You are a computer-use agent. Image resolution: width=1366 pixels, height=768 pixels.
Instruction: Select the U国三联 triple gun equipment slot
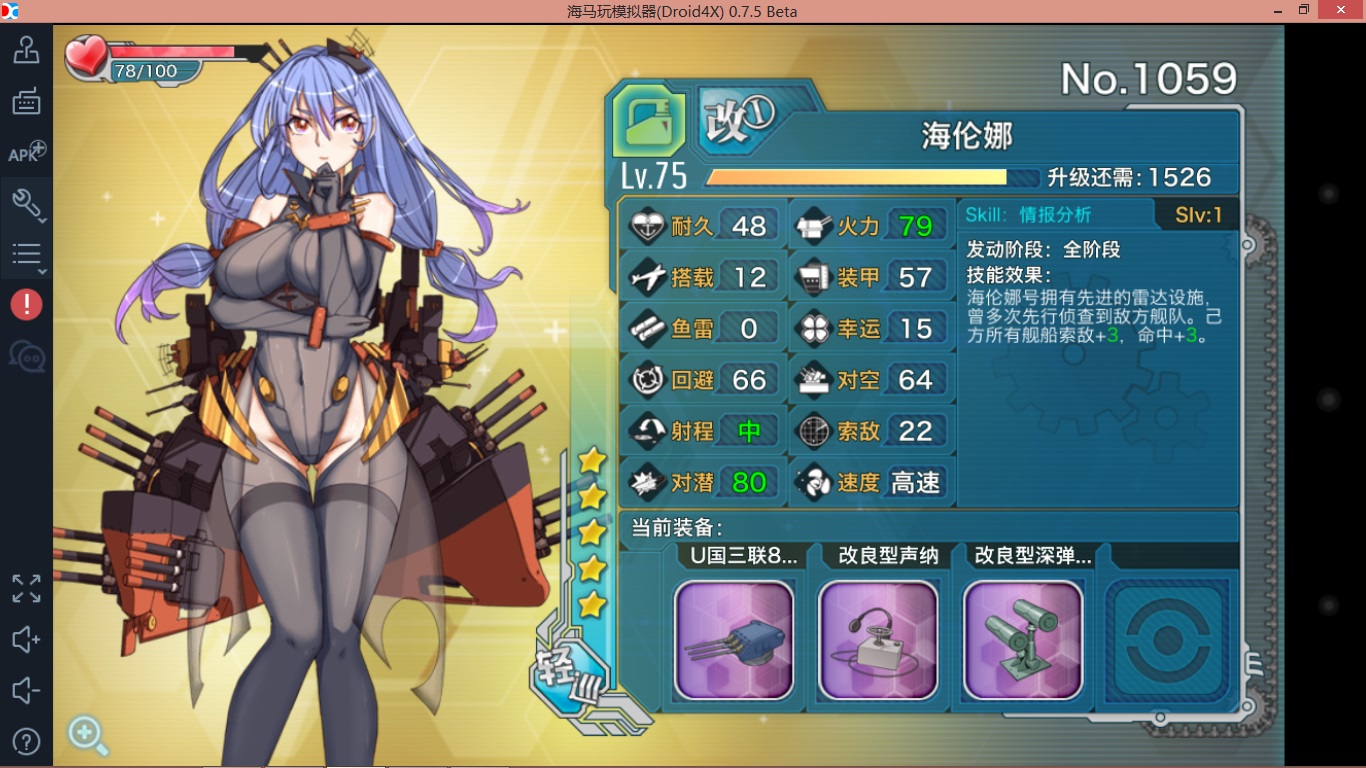click(734, 640)
